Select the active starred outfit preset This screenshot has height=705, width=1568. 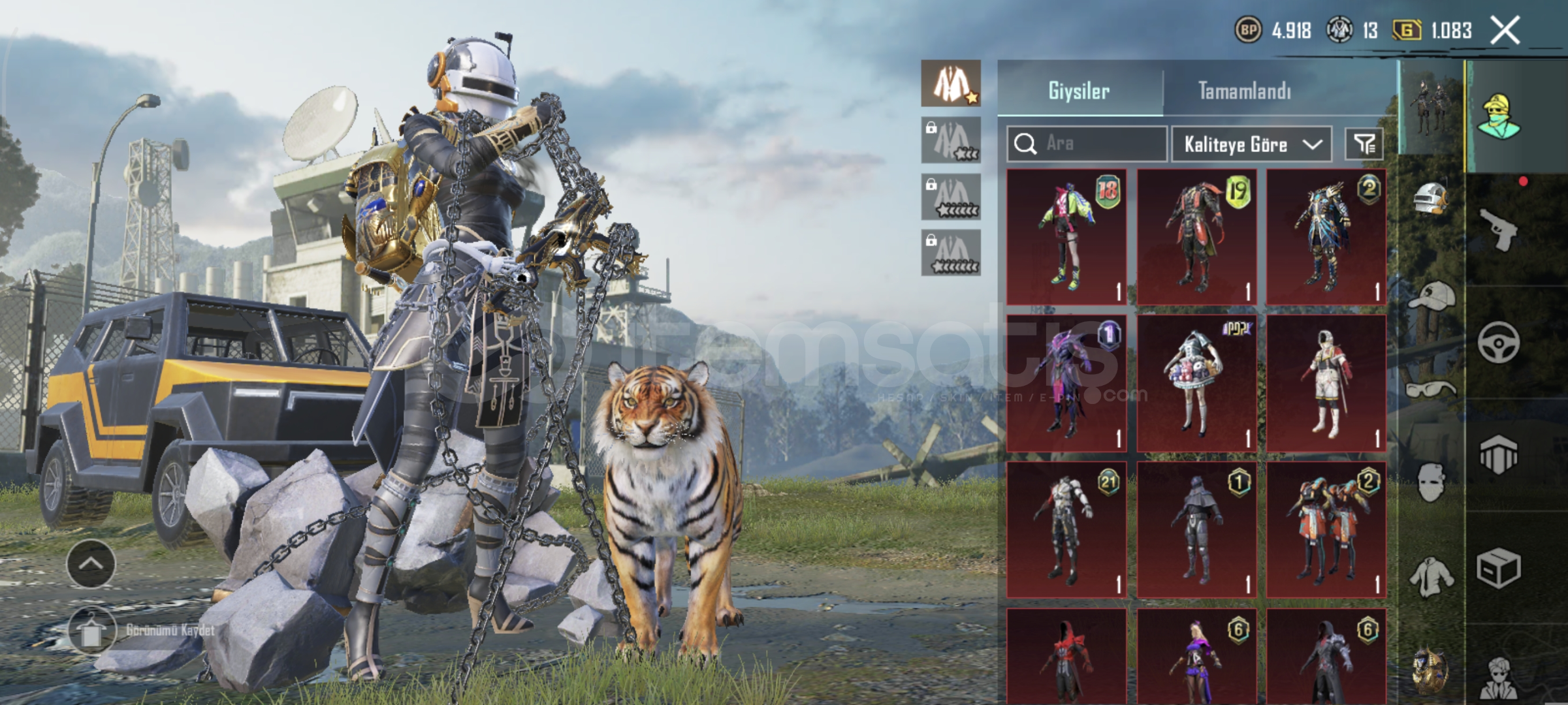tap(951, 84)
